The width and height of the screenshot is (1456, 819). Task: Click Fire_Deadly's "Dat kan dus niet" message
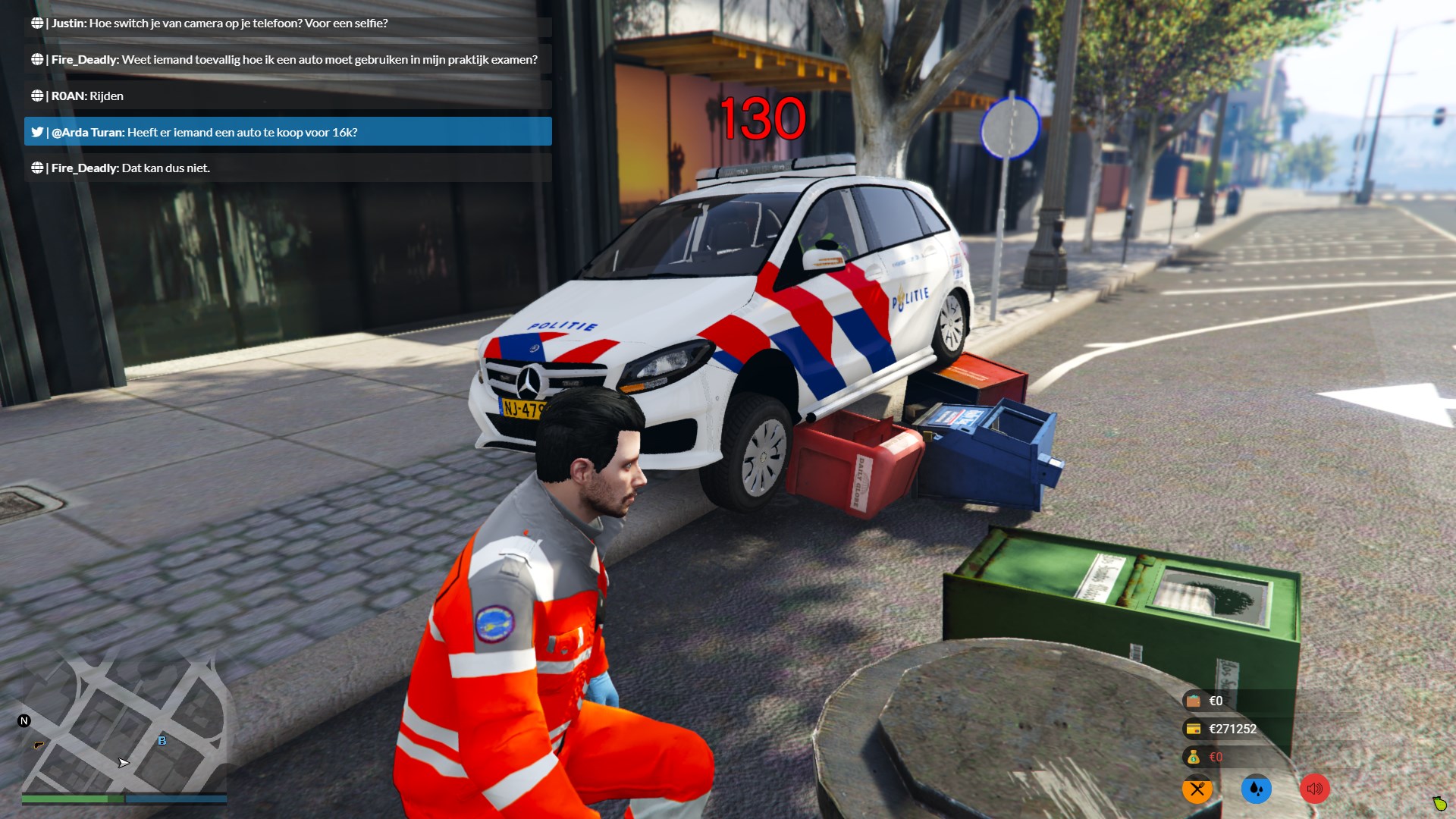click(x=287, y=168)
